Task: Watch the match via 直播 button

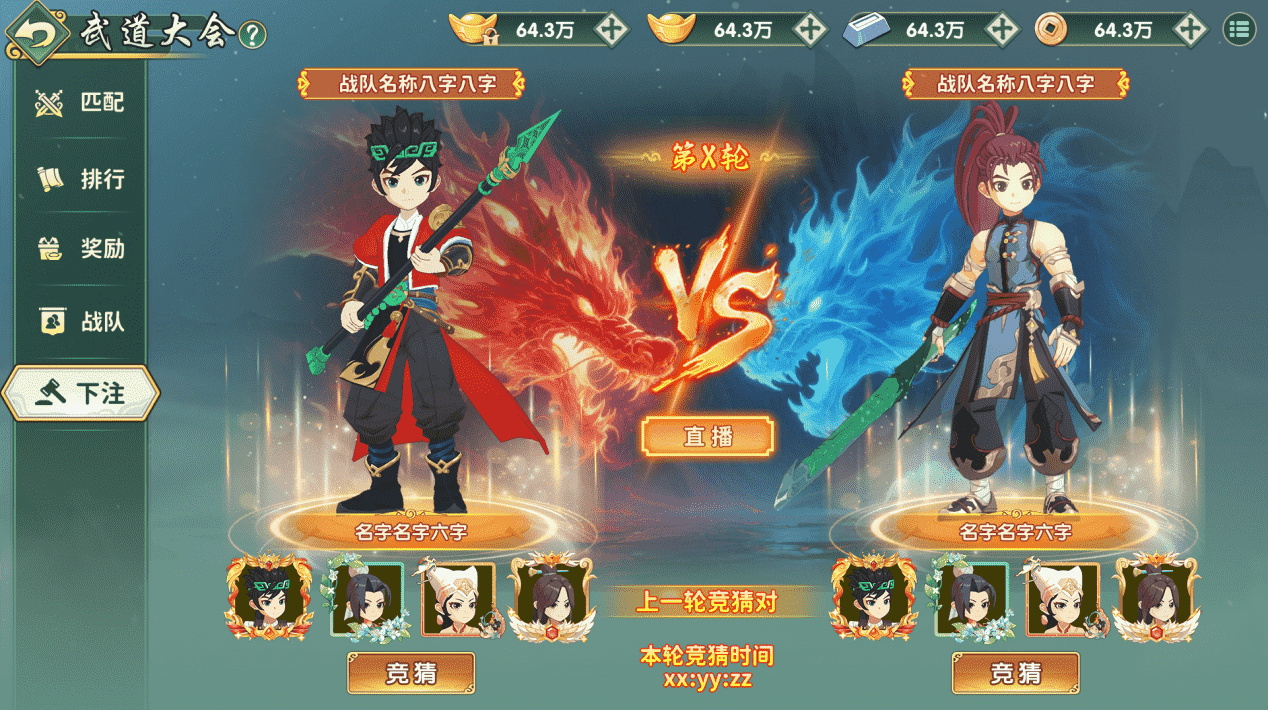Action: [708, 437]
